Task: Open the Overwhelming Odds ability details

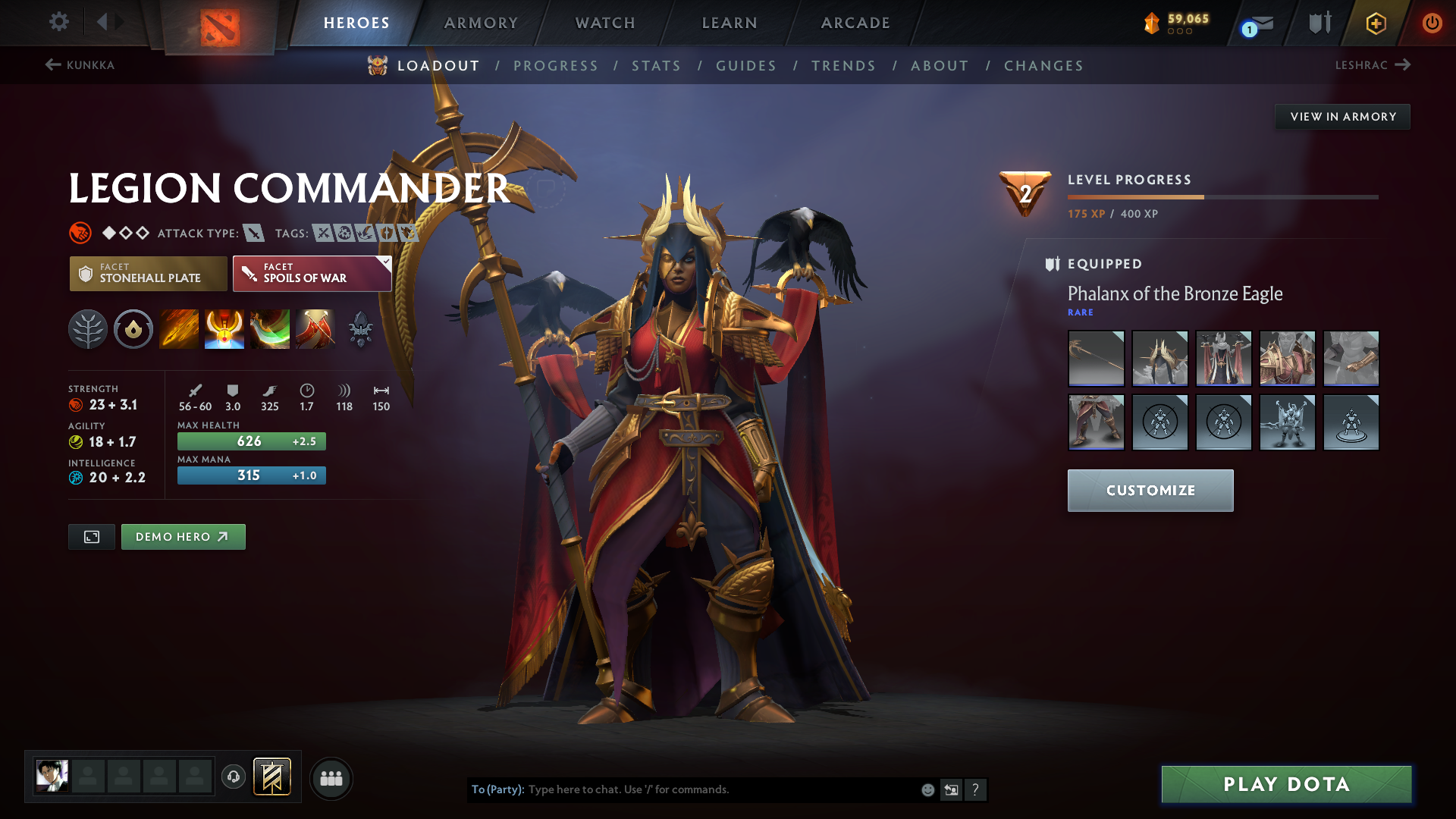Action: [x=179, y=329]
